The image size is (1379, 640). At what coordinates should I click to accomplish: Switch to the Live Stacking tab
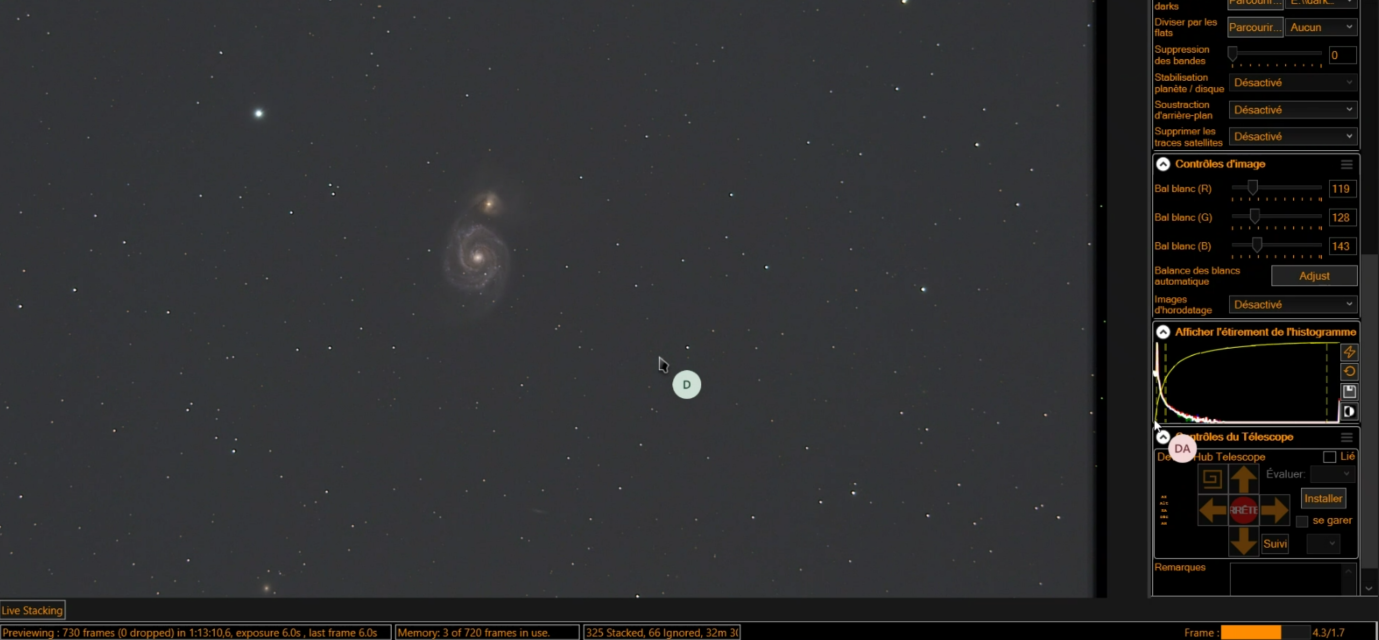click(x=32, y=610)
